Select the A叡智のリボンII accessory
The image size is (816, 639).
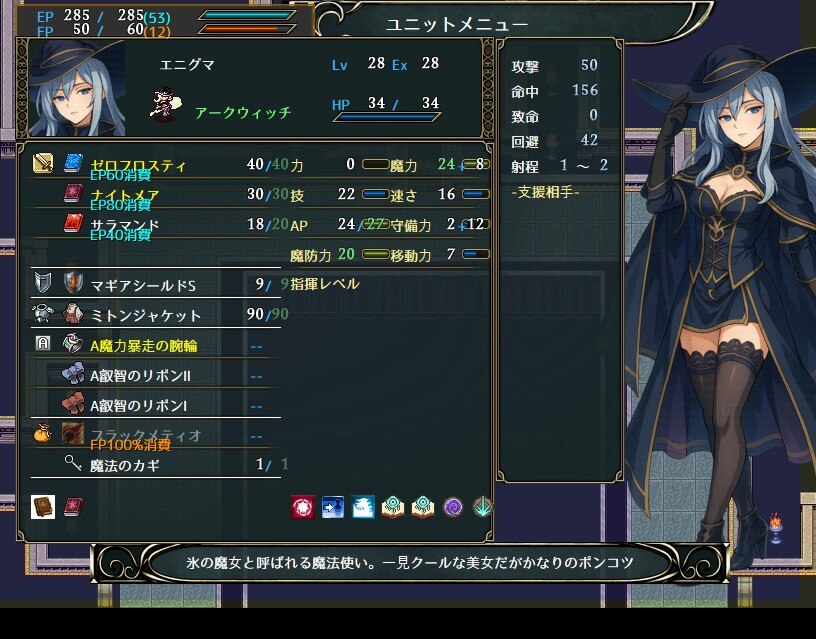pos(139,376)
